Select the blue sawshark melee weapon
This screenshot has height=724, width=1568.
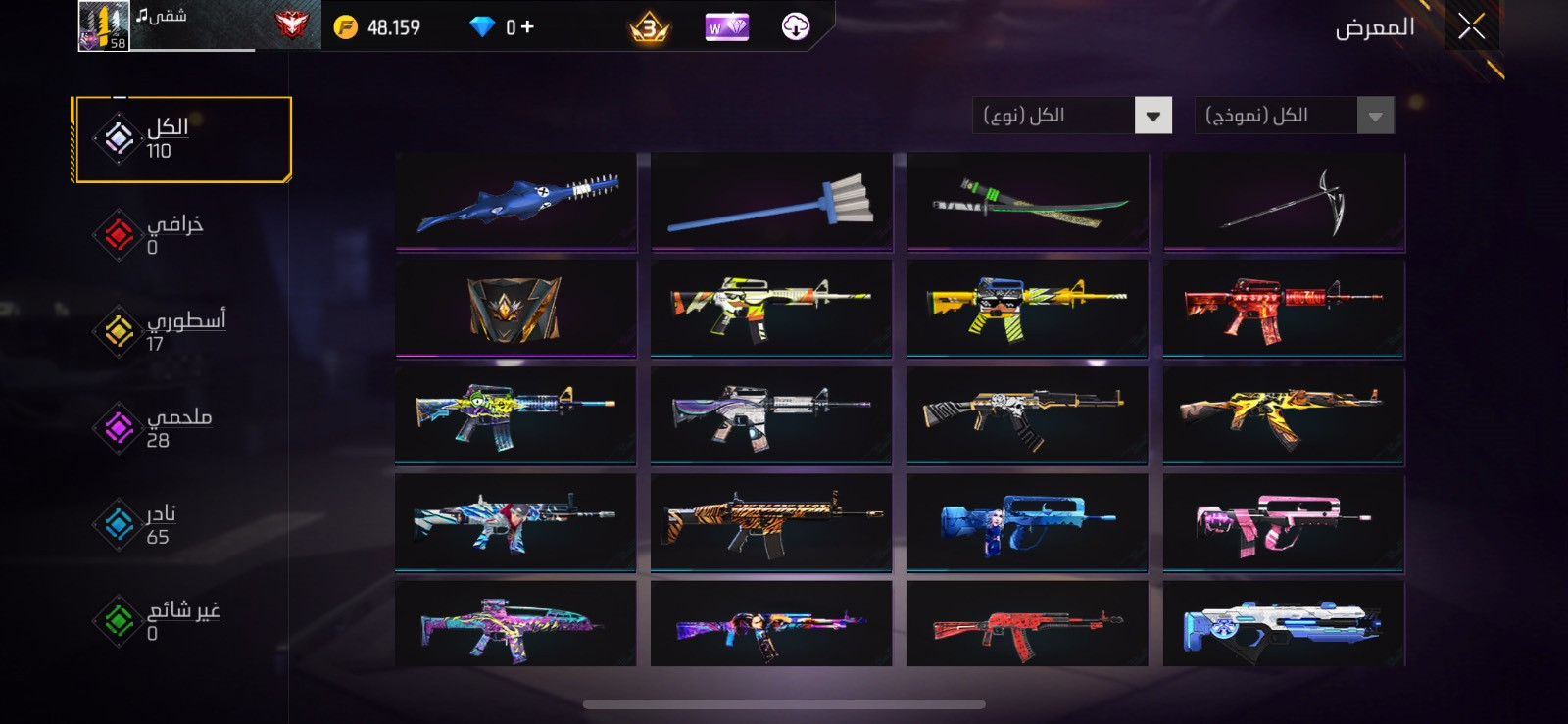pyautogui.click(x=515, y=202)
